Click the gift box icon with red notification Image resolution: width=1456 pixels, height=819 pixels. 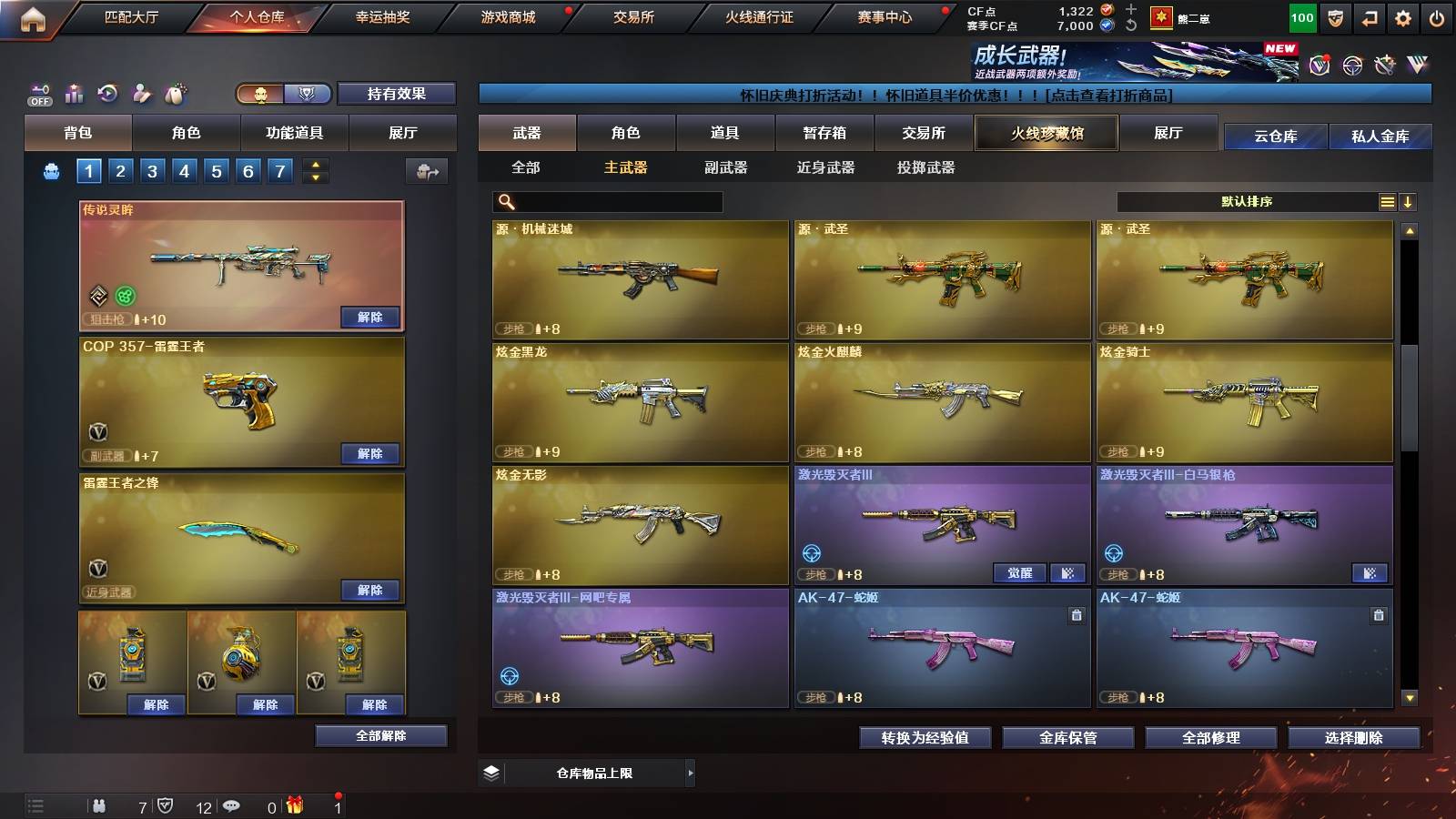pos(295,804)
